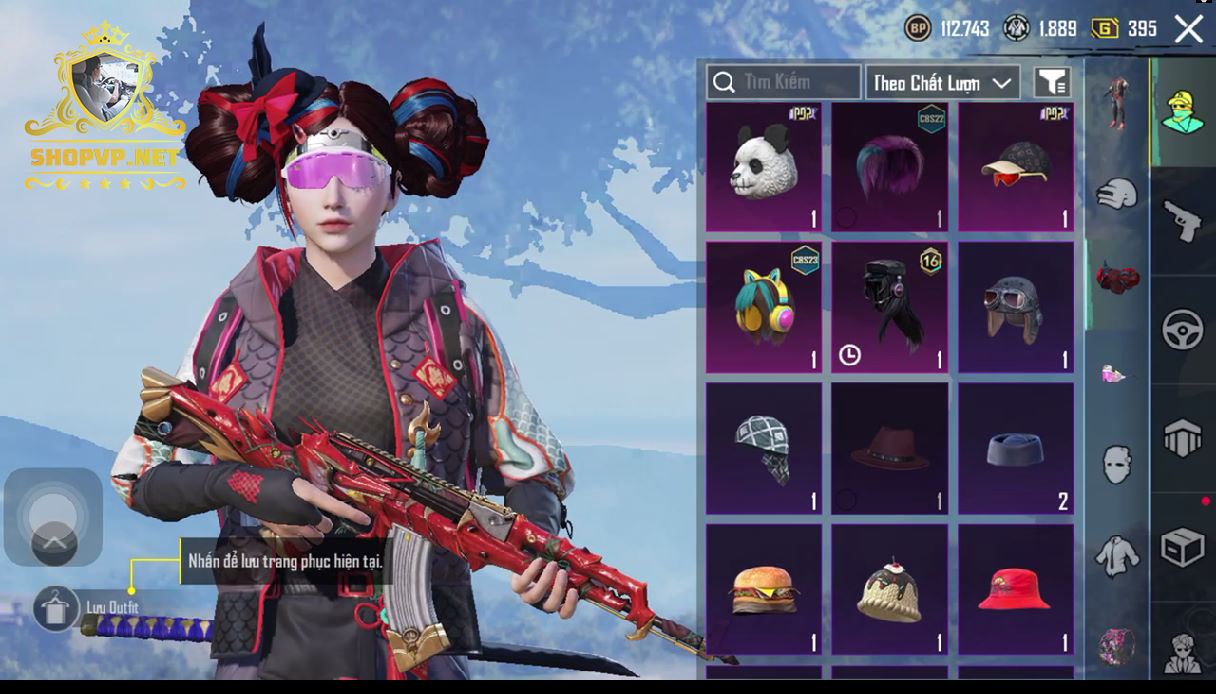Select the checkered bandana headwear
The image size is (1216, 694).
(x=764, y=449)
